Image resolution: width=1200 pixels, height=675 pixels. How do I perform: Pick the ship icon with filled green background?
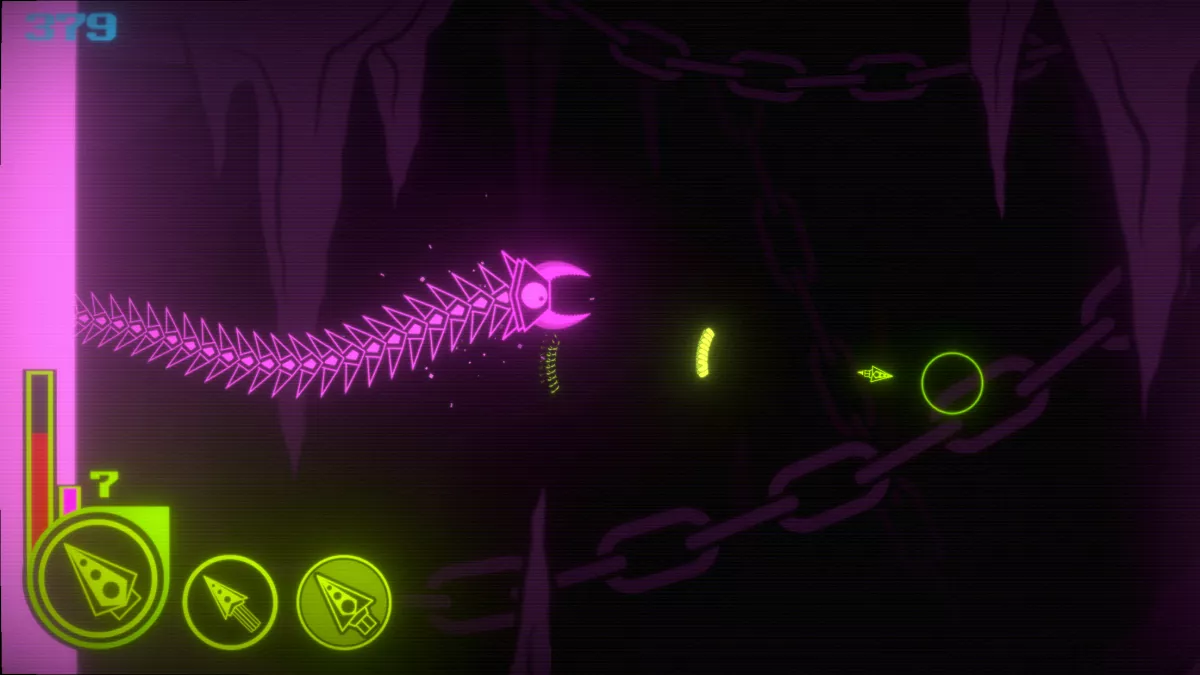click(x=344, y=602)
